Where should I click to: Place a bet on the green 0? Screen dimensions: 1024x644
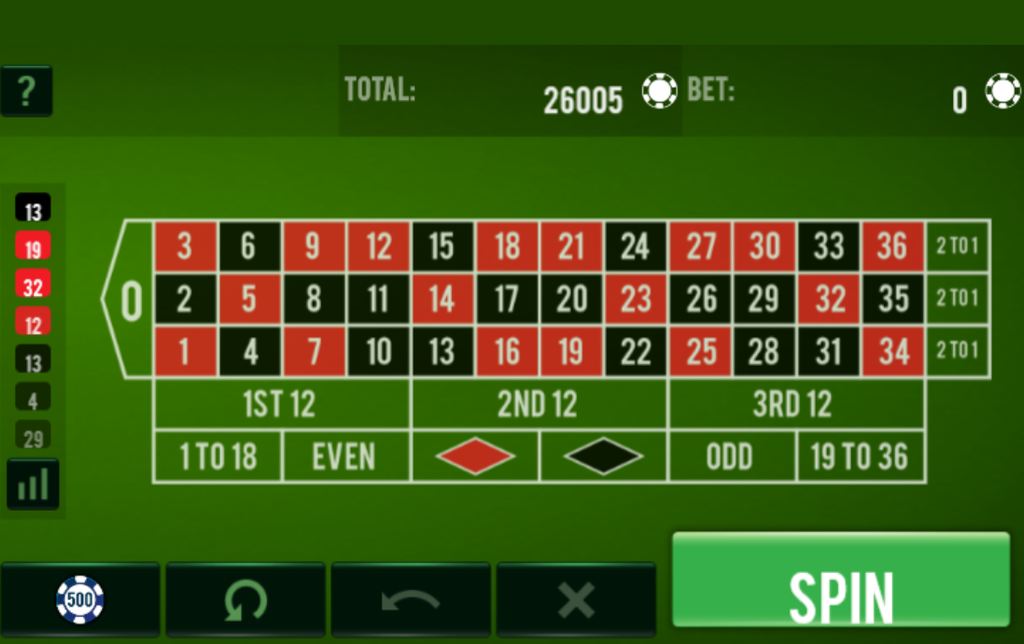point(130,299)
